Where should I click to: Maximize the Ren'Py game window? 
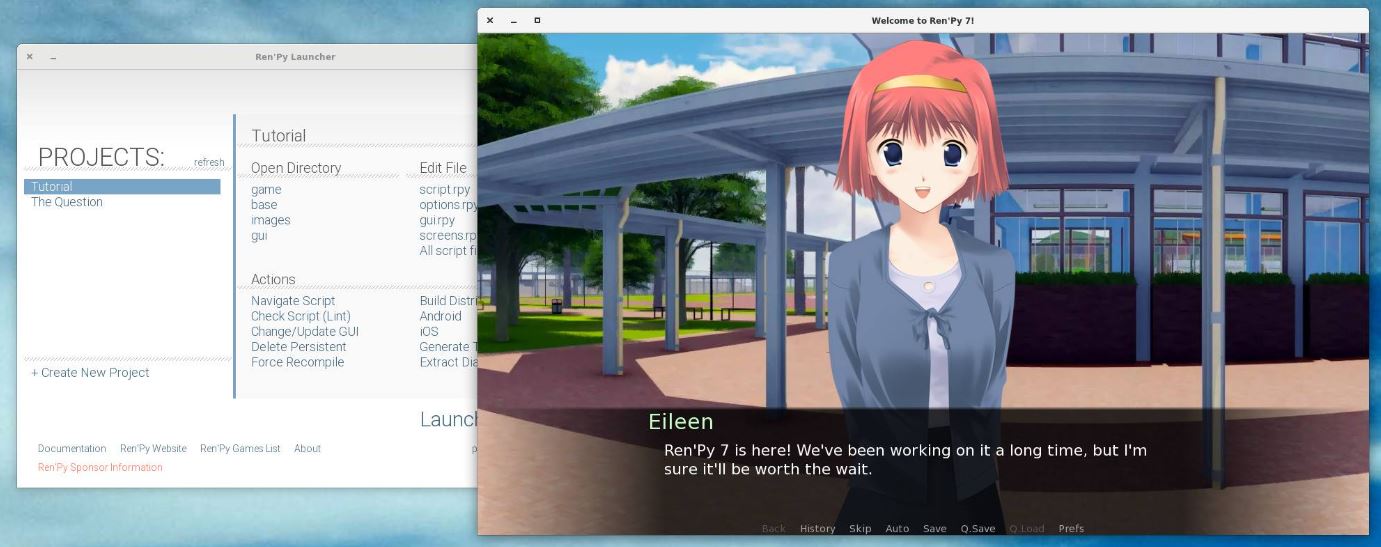537,21
